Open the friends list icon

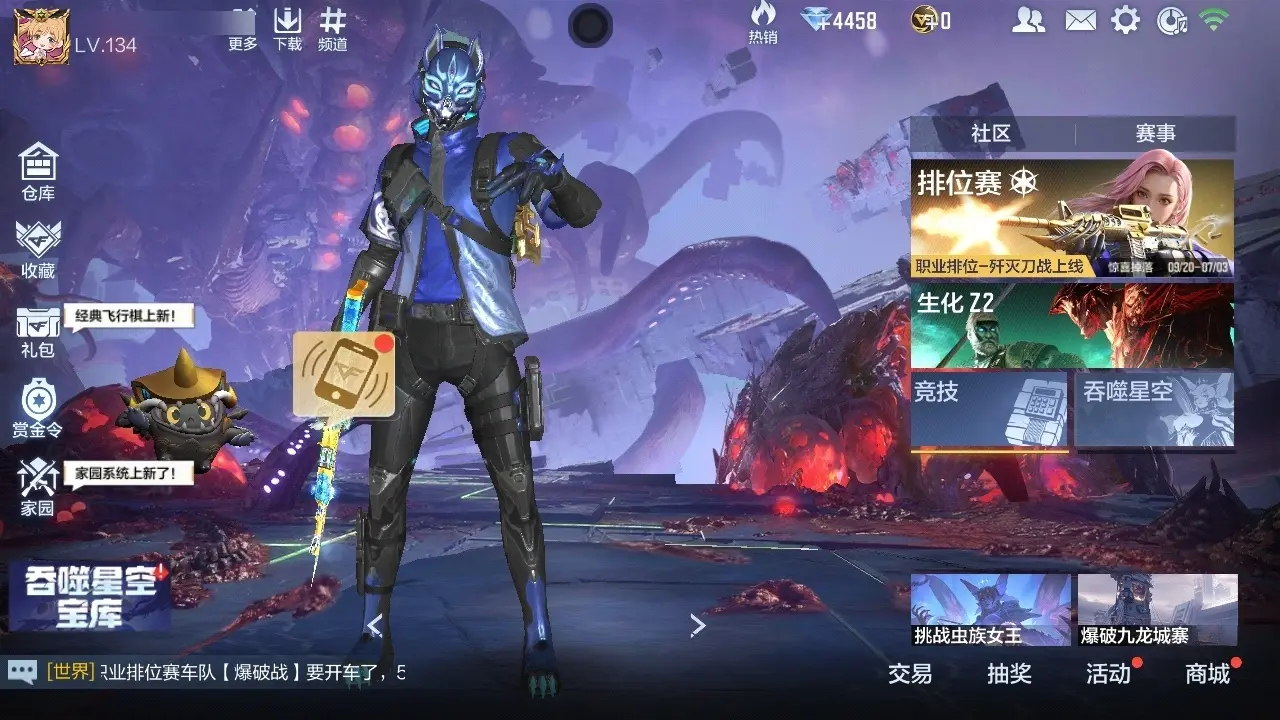pos(1028,19)
